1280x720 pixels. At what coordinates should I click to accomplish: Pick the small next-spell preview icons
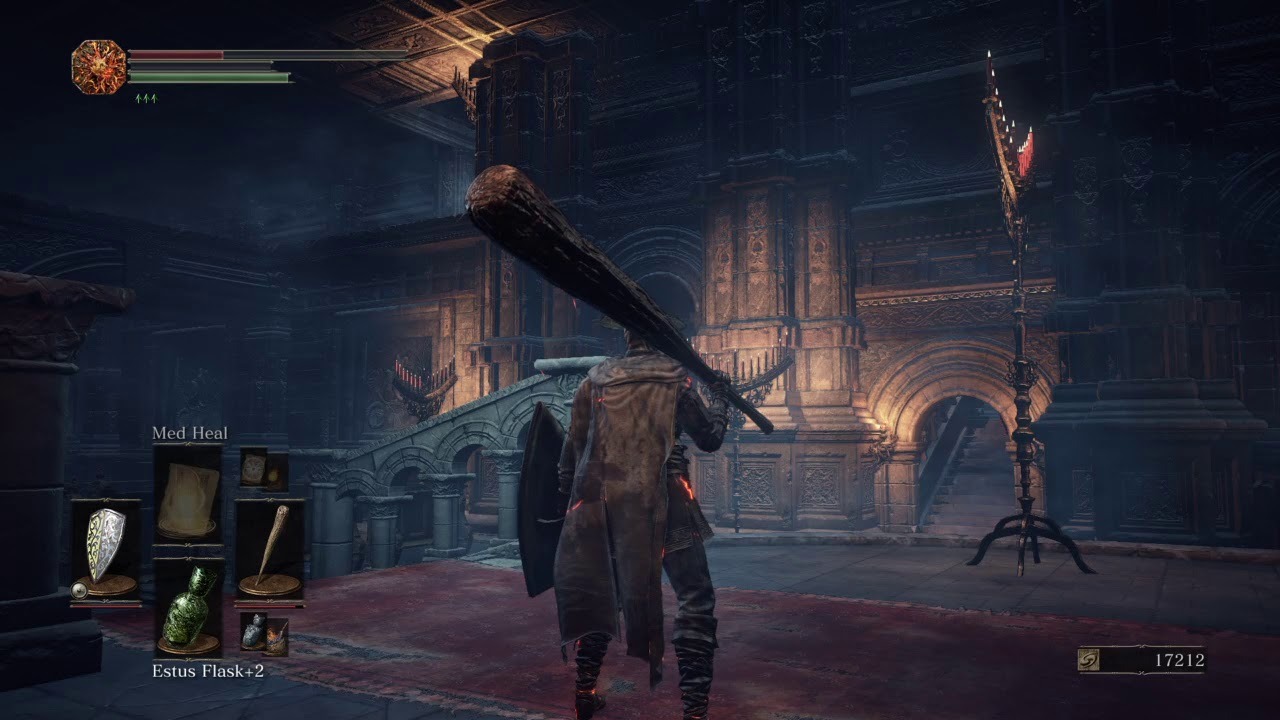(263, 469)
